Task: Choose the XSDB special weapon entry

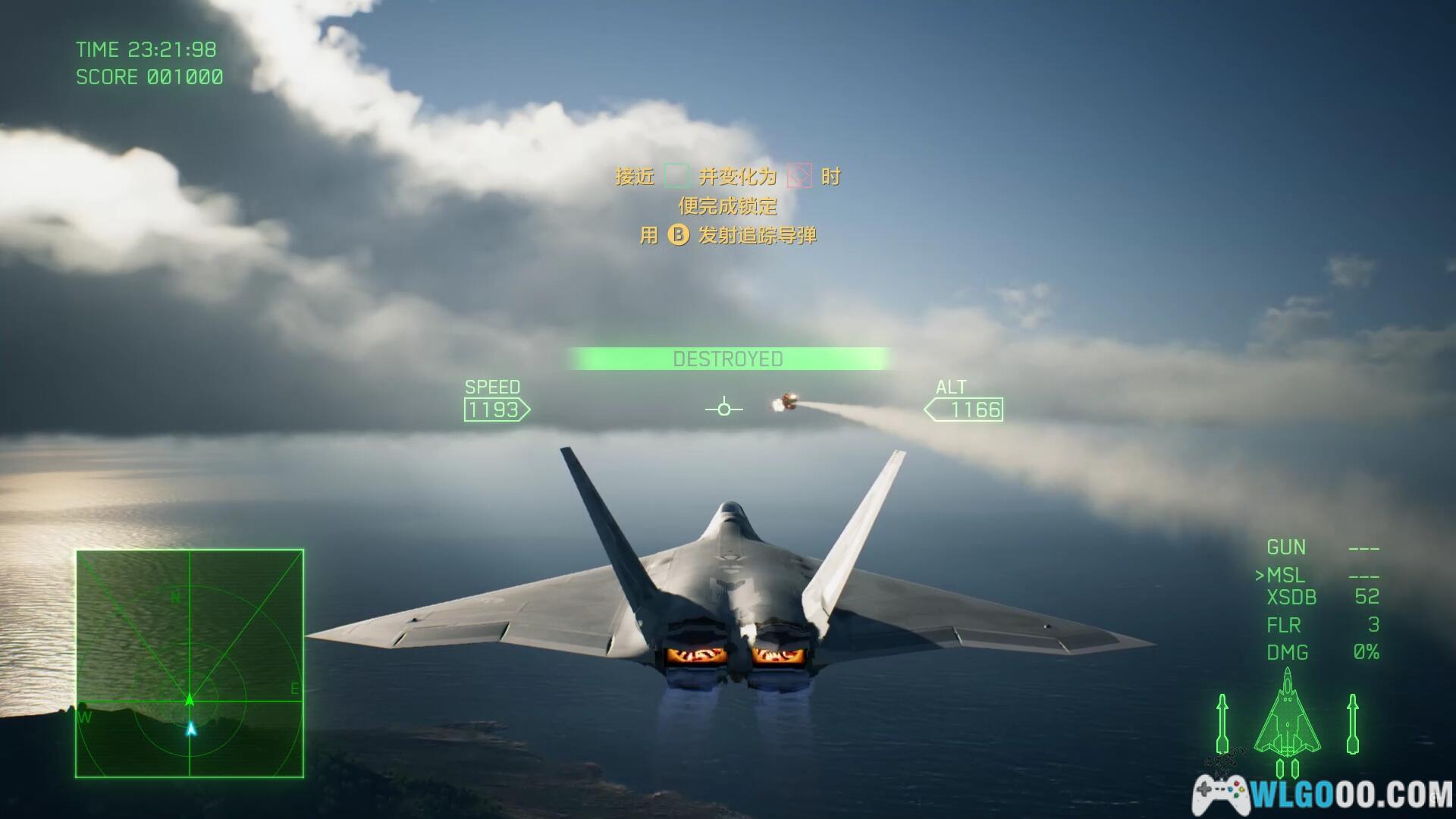Action: click(1291, 598)
